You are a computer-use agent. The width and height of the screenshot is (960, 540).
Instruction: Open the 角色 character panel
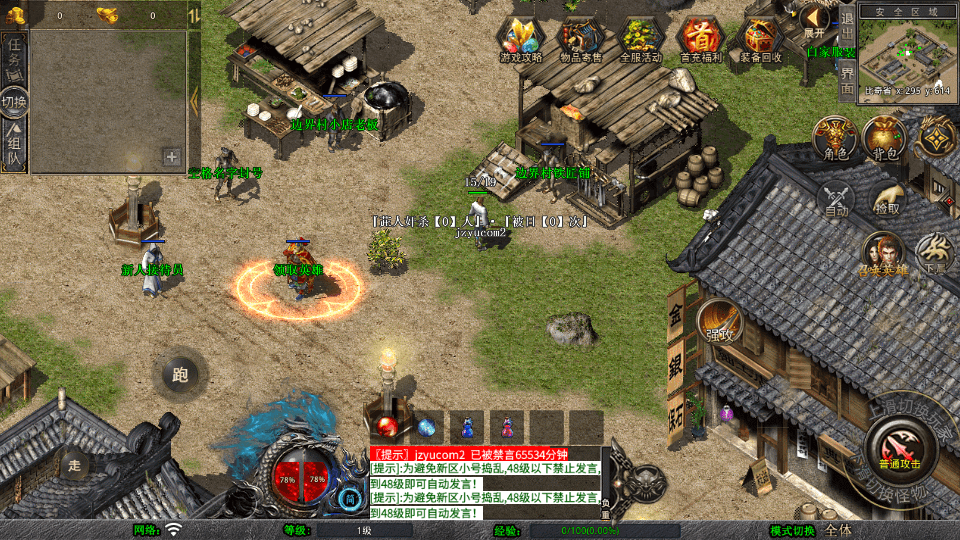pos(834,139)
